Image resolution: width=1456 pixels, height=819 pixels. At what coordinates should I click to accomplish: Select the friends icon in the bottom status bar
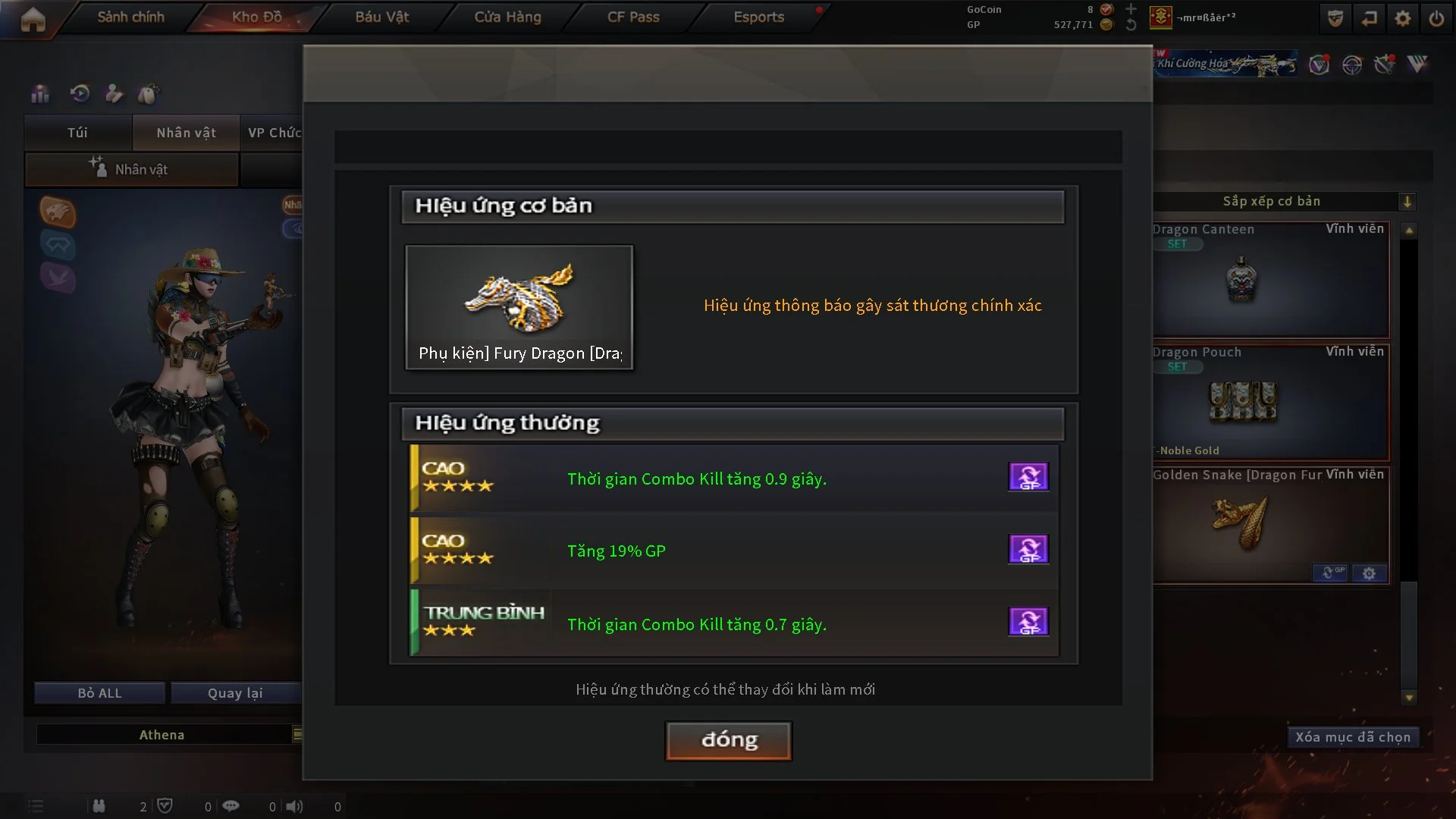tap(99, 806)
